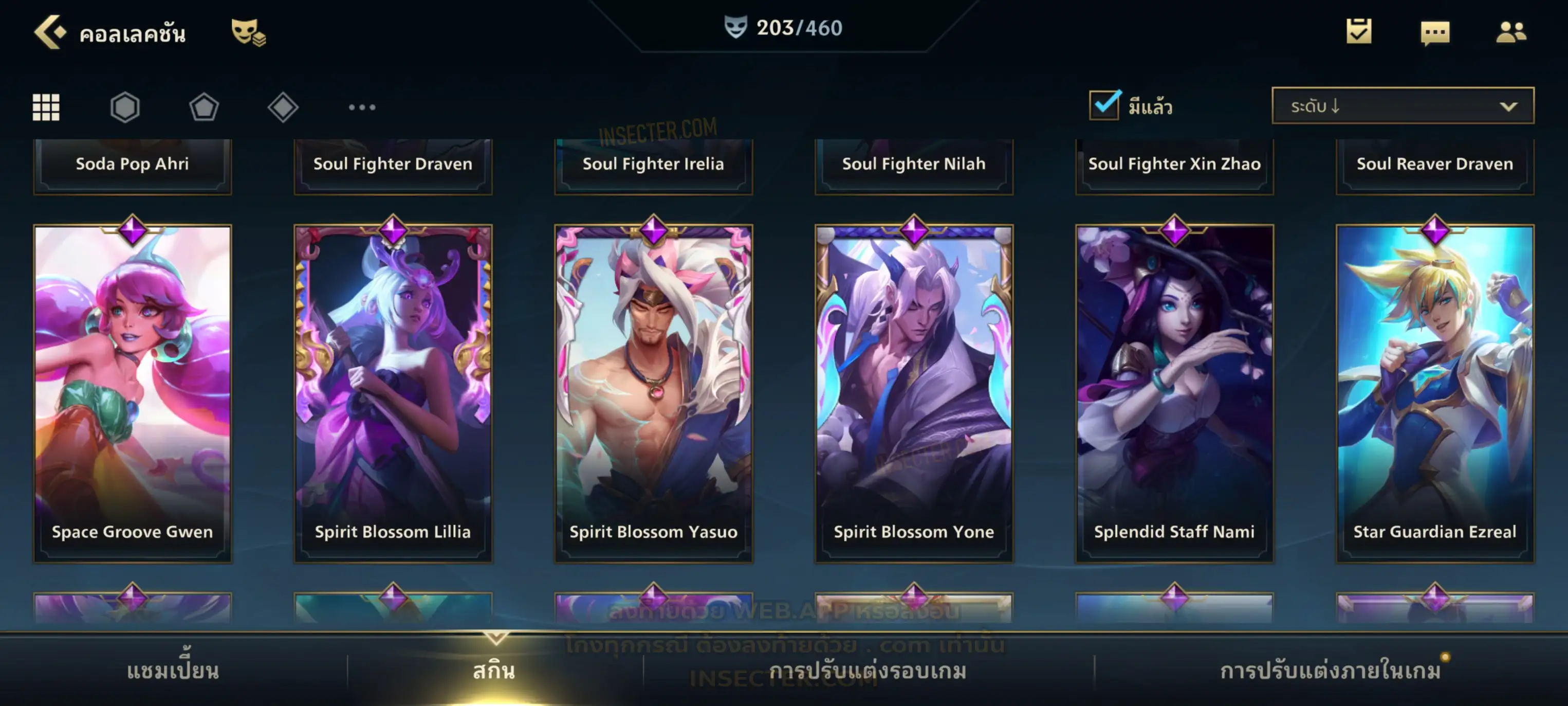
Task: Go back from the collection screen
Action: coord(50,32)
